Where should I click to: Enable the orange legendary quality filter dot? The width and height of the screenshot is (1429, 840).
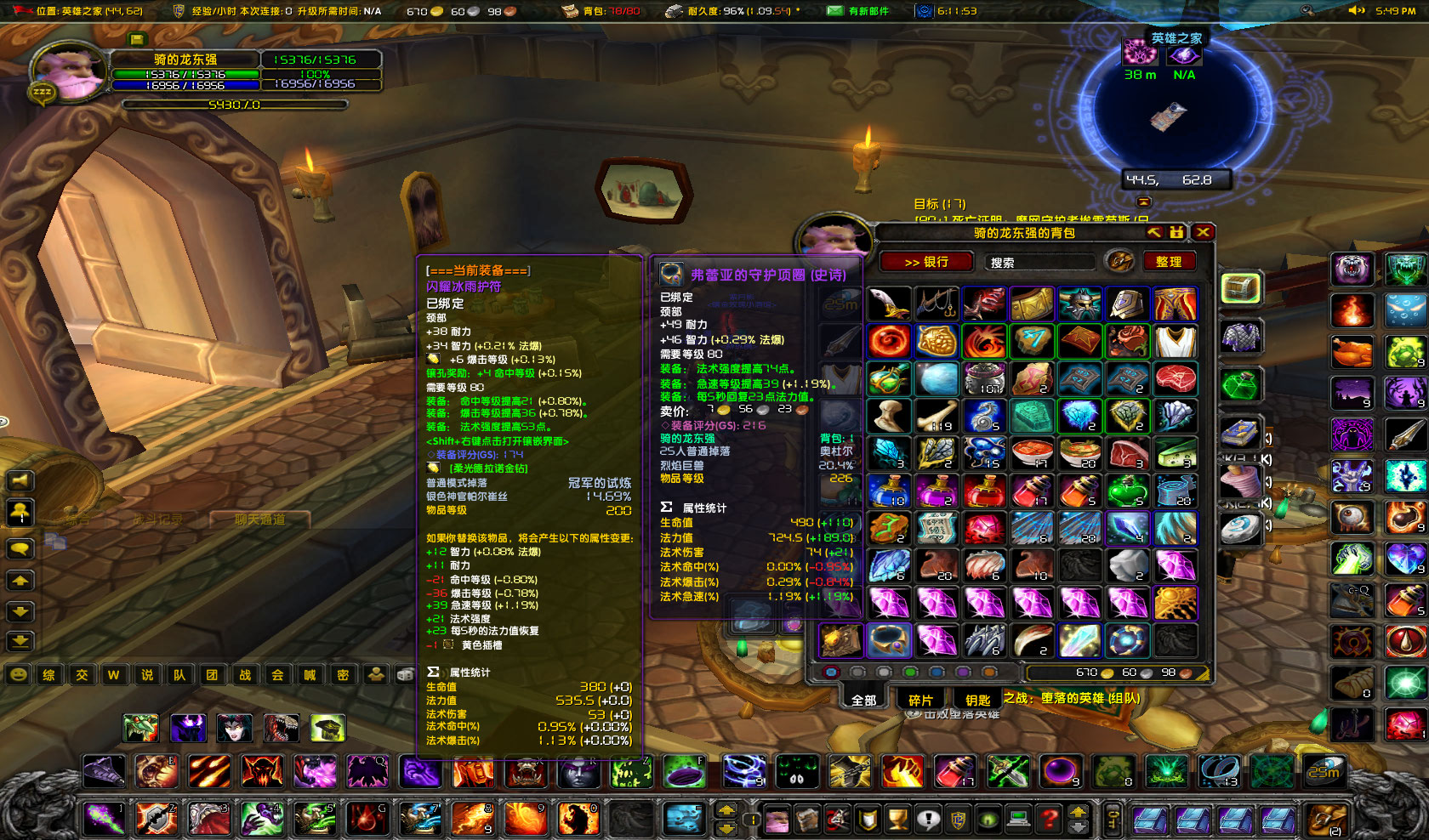[x=988, y=673]
